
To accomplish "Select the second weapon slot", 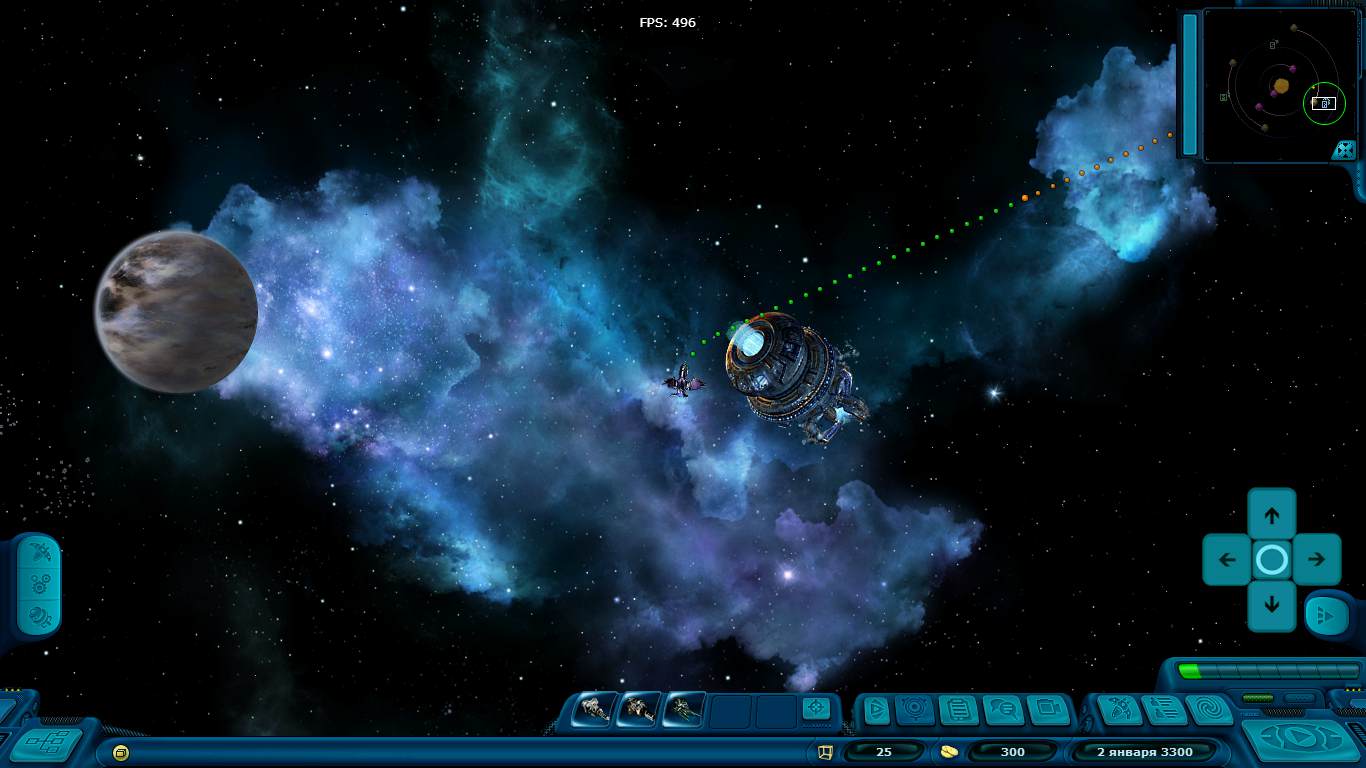I will pyautogui.click(x=638, y=710).
